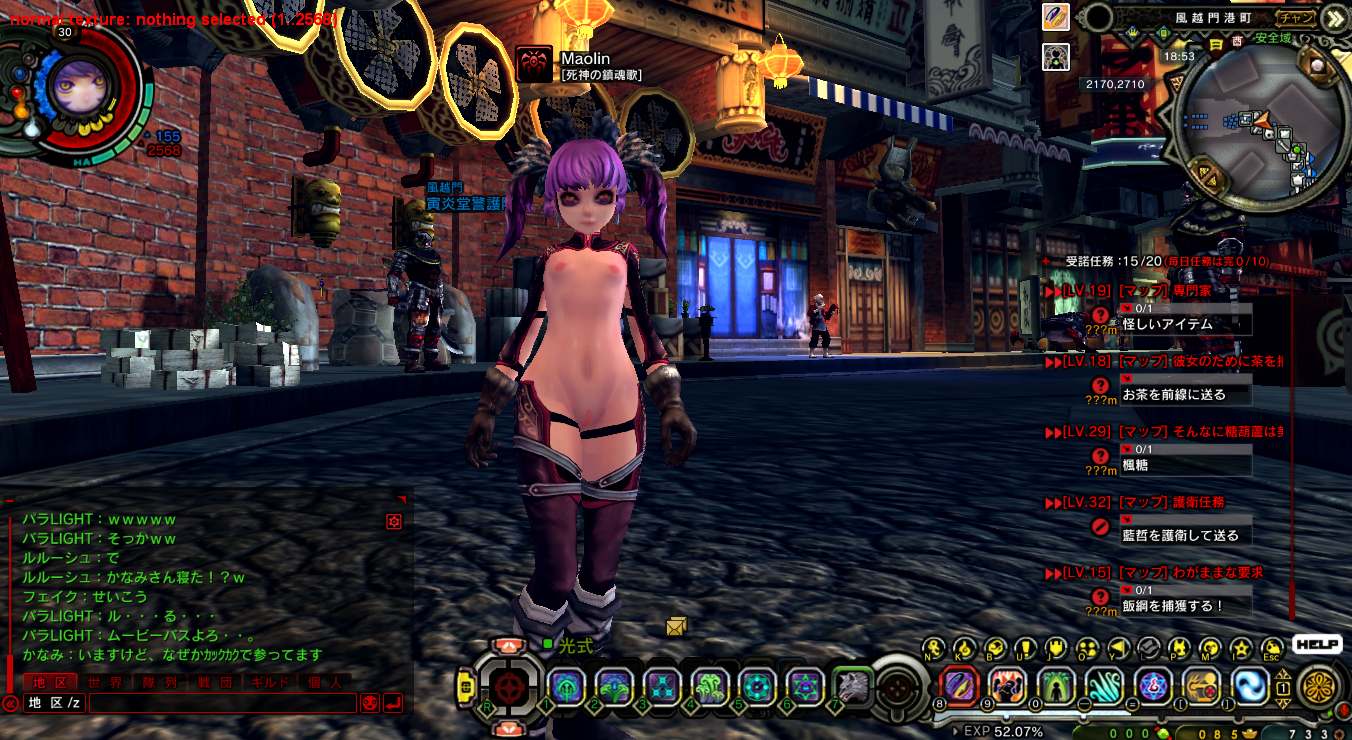Use the flame fist skill in slot 9
The width and height of the screenshot is (1352, 740).
coord(1007,686)
